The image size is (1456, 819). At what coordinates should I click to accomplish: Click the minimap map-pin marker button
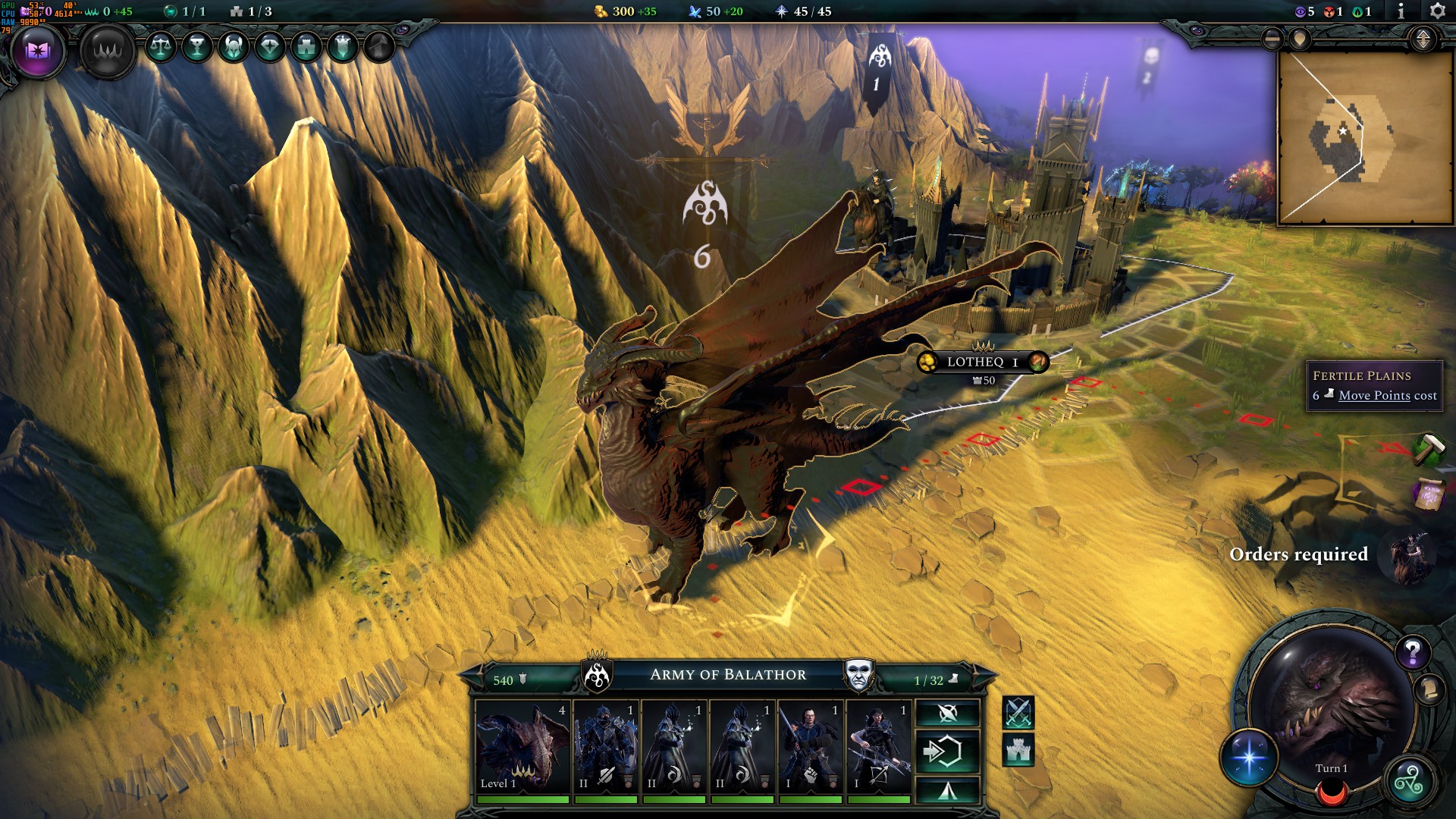click(1300, 39)
